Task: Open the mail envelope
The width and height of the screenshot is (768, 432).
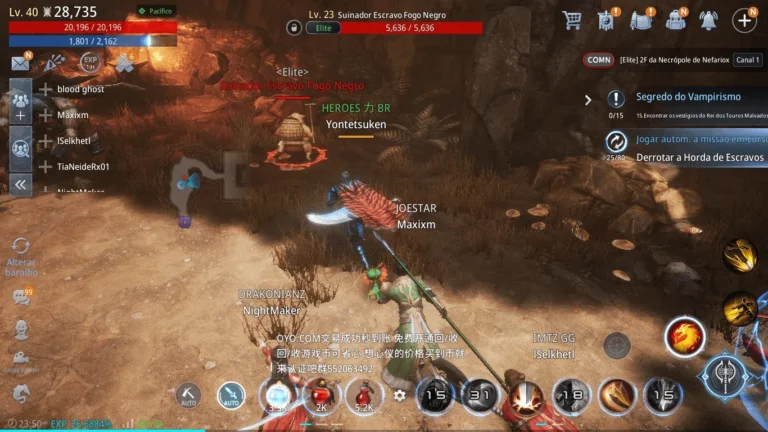Action: [20, 63]
